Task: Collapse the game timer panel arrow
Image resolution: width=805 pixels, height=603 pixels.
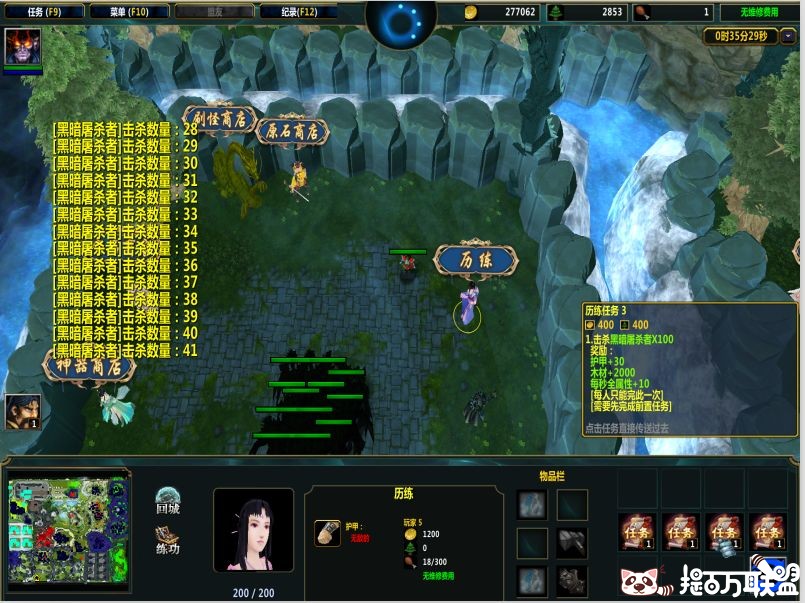Action: point(787,36)
